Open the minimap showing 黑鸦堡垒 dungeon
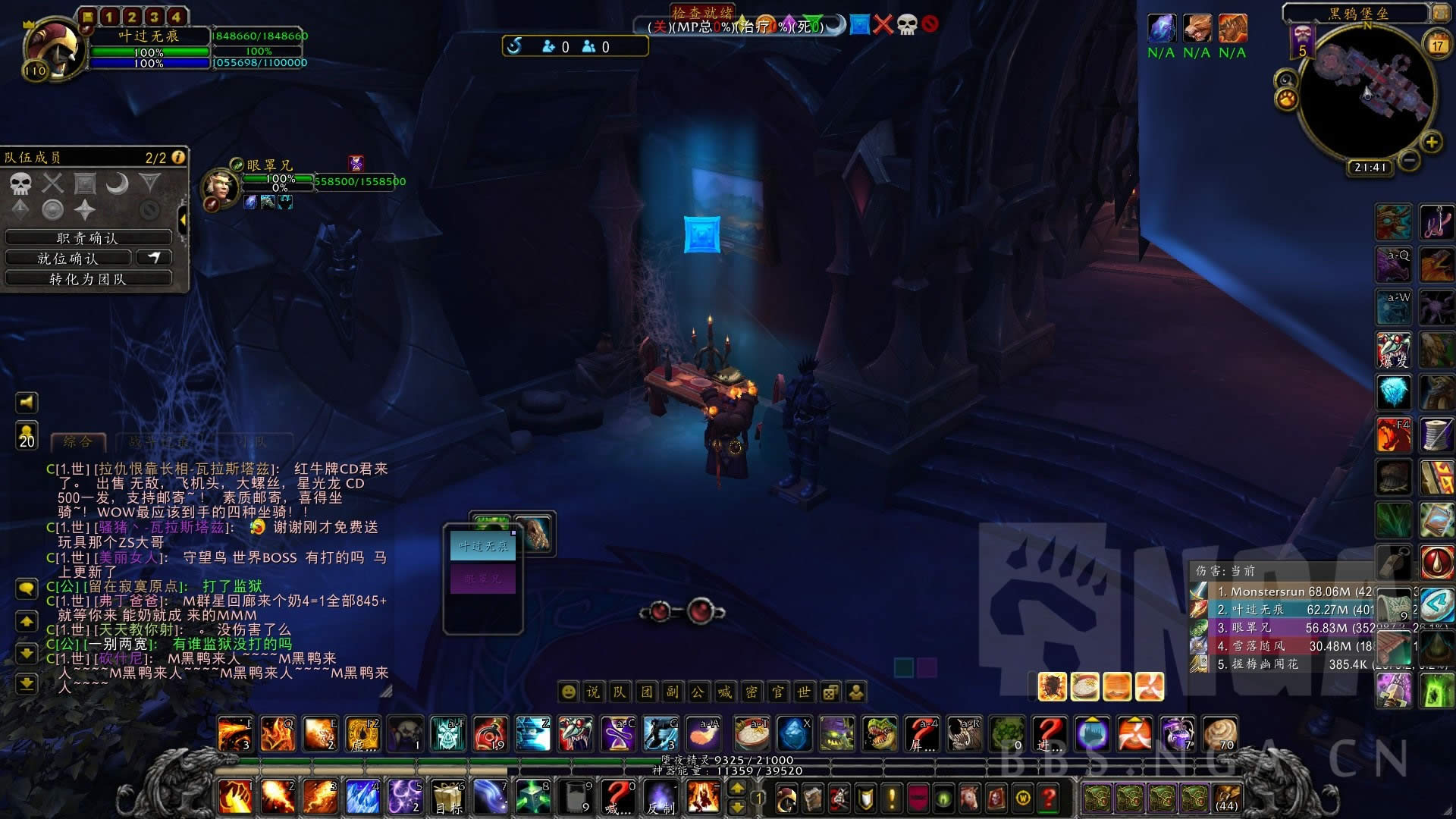 (1367, 91)
